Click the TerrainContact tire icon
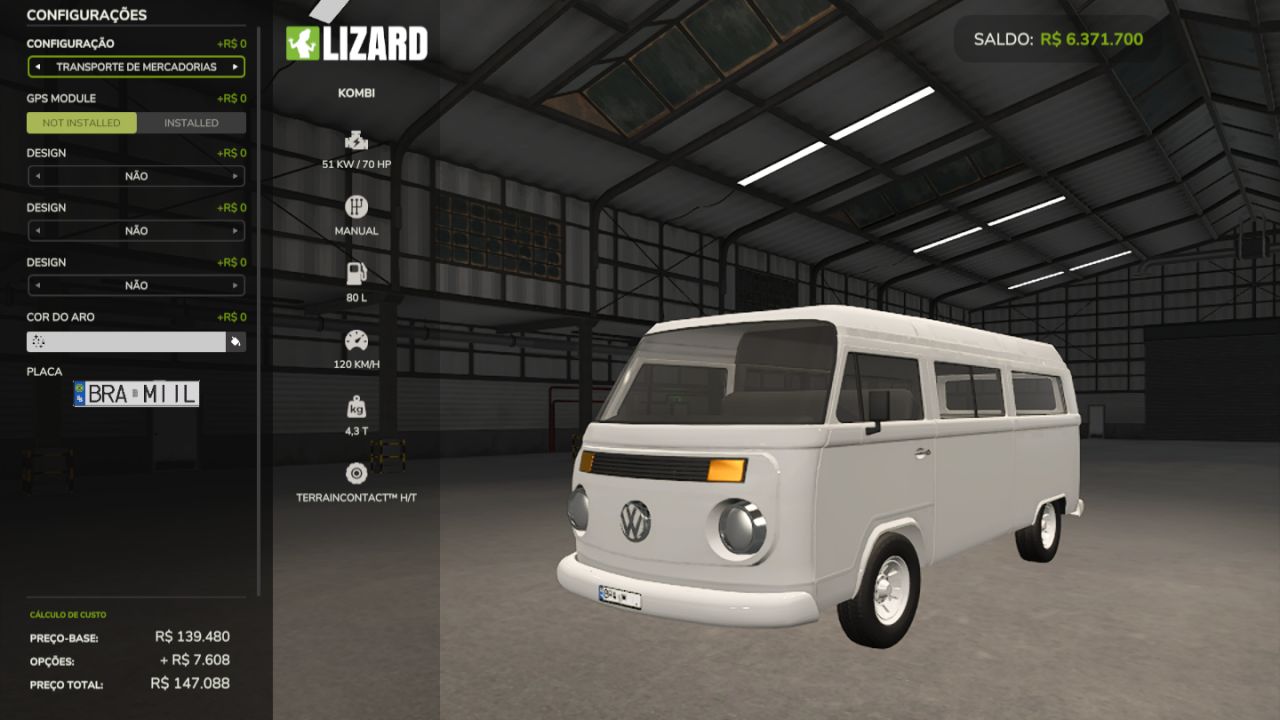The image size is (1280, 720). (356, 472)
